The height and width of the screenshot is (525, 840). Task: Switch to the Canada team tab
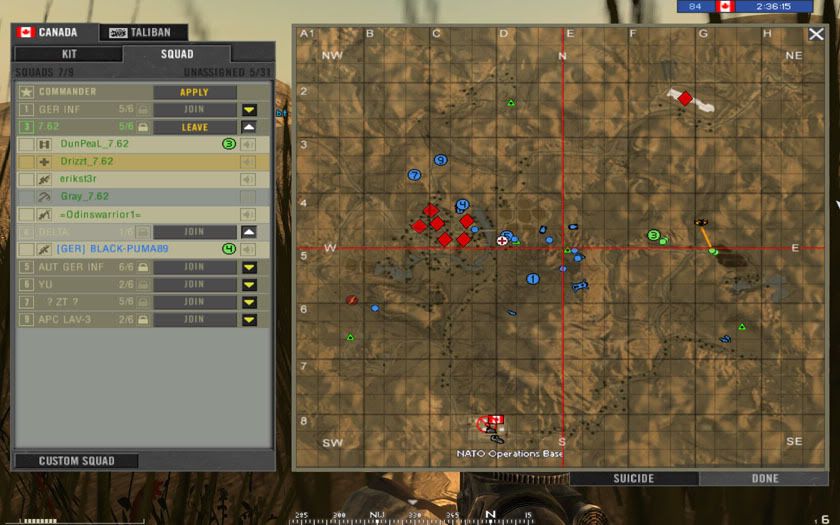pos(49,32)
